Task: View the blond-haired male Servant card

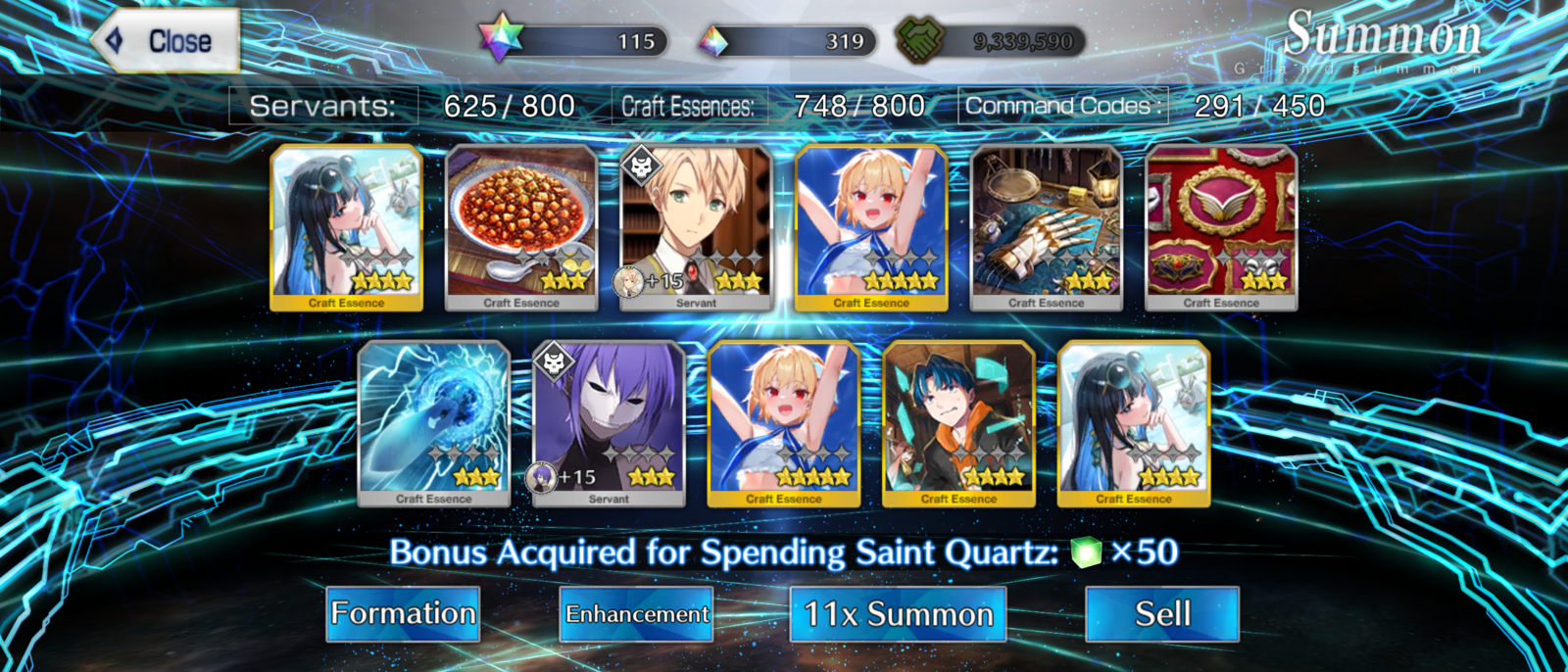Action: coord(697,227)
